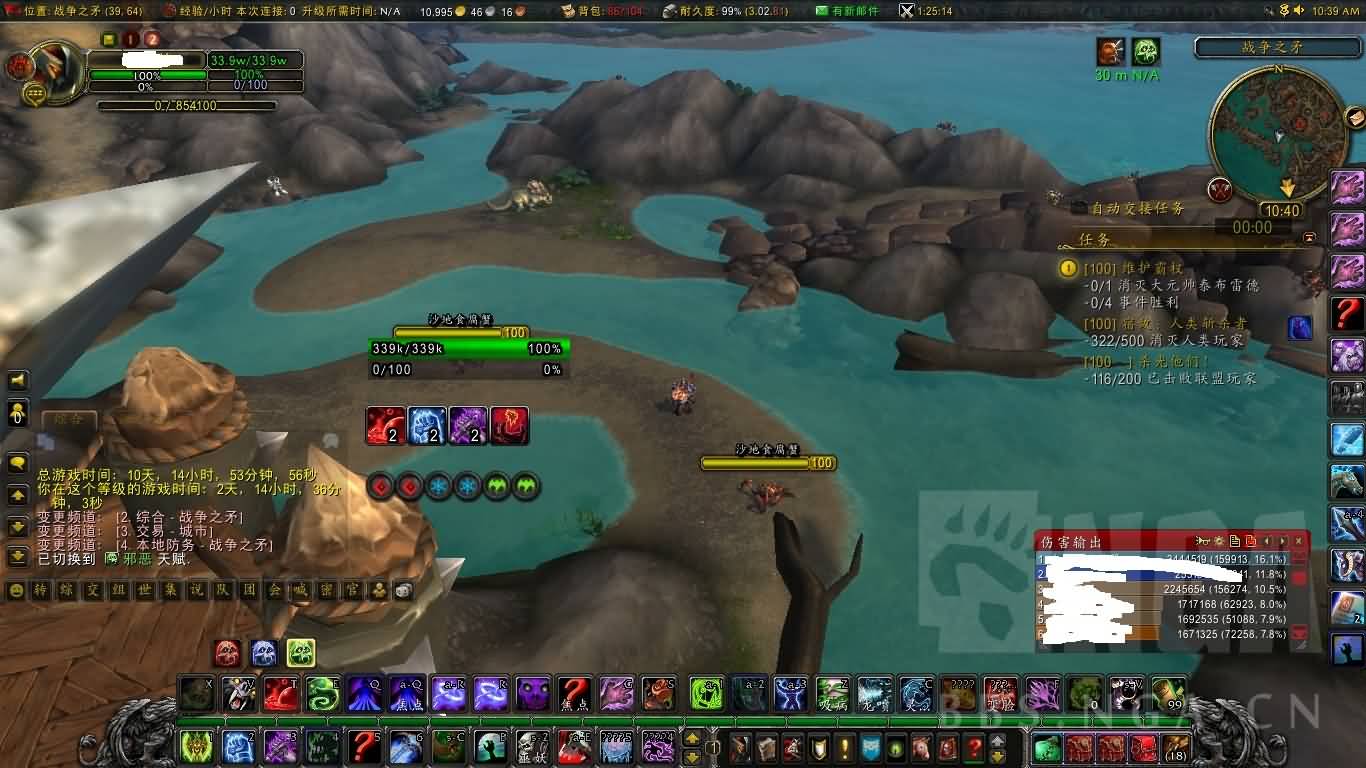Open the backpack bag slot showing 18
This screenshot has width=1366, height=768.
1176,747
